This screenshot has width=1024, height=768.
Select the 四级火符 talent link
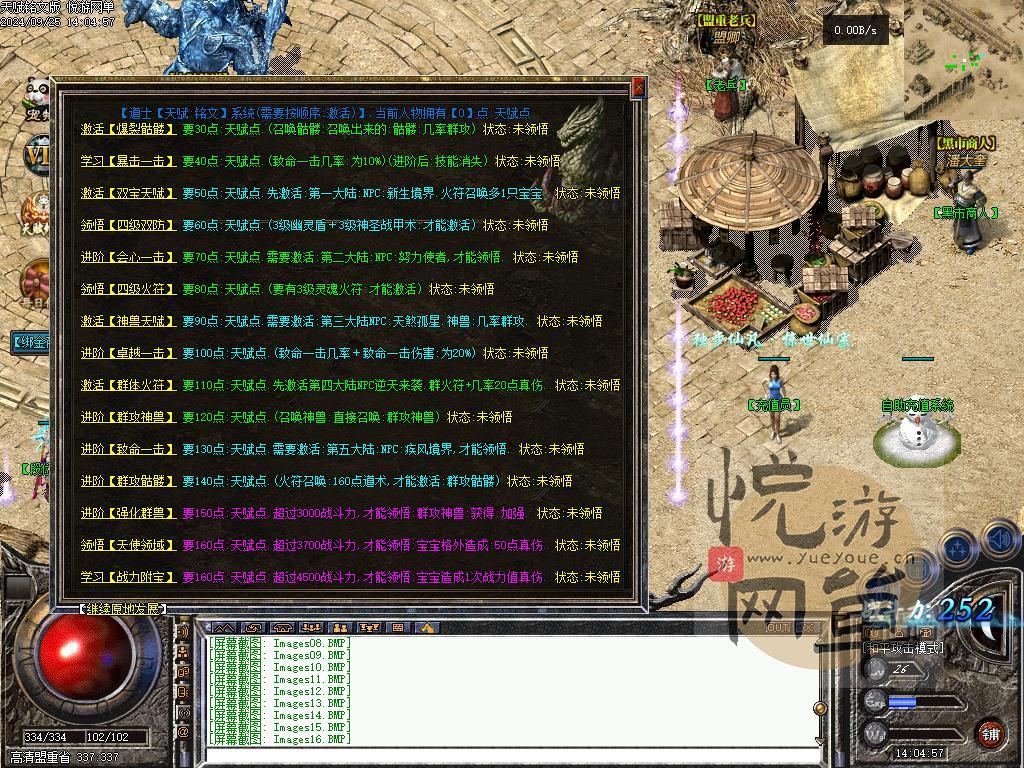(128, 289)
